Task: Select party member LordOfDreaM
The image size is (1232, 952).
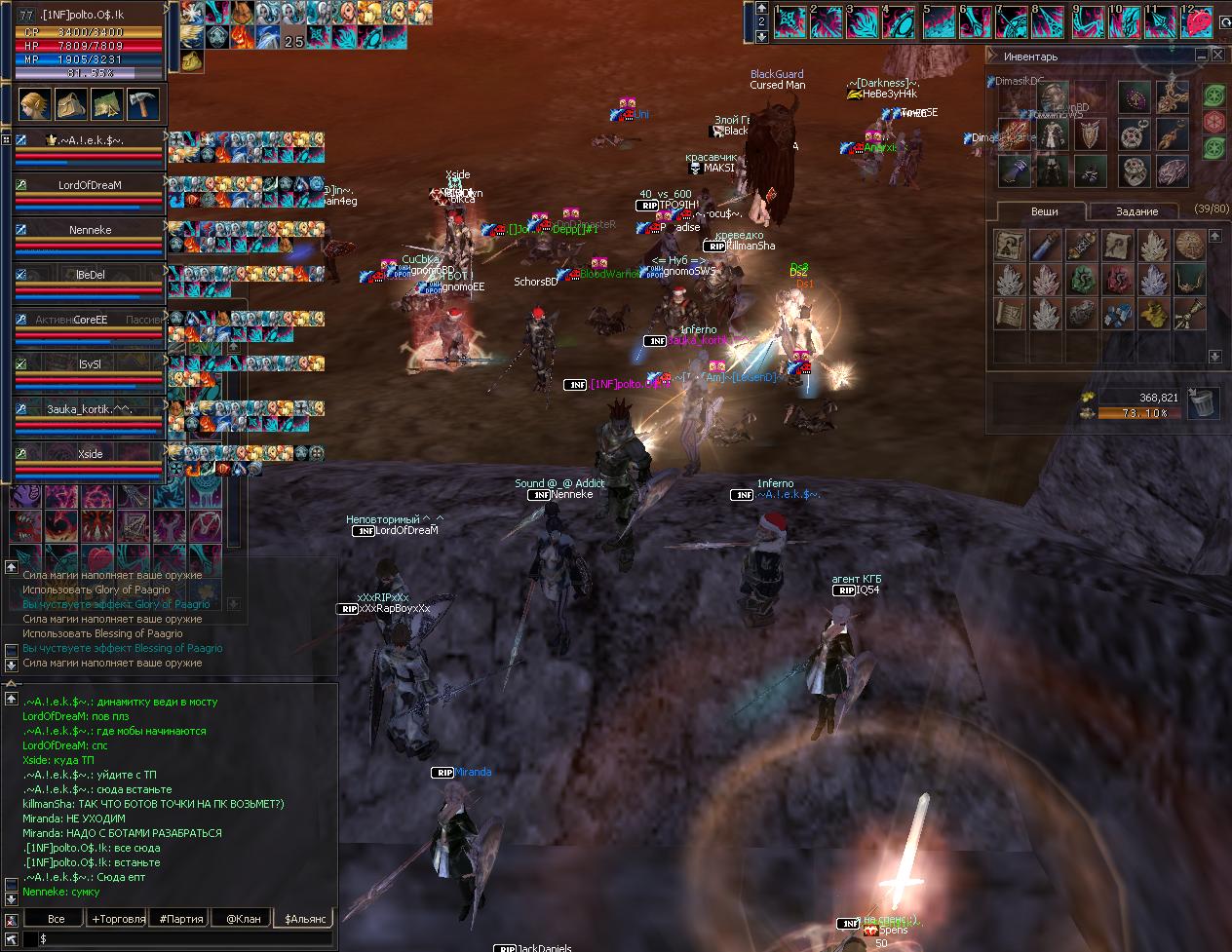Action: tap(90, 185)
